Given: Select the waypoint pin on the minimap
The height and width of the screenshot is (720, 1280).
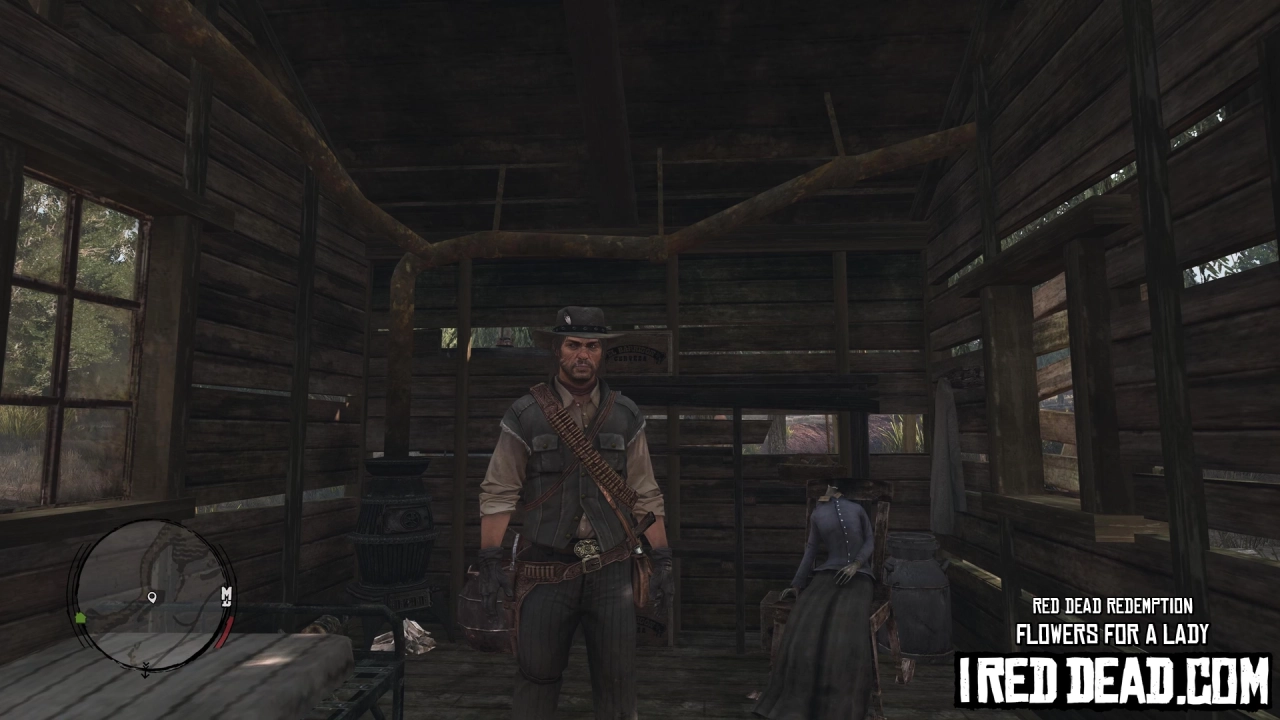Looking at the screenshot, I should click(153, 597).
